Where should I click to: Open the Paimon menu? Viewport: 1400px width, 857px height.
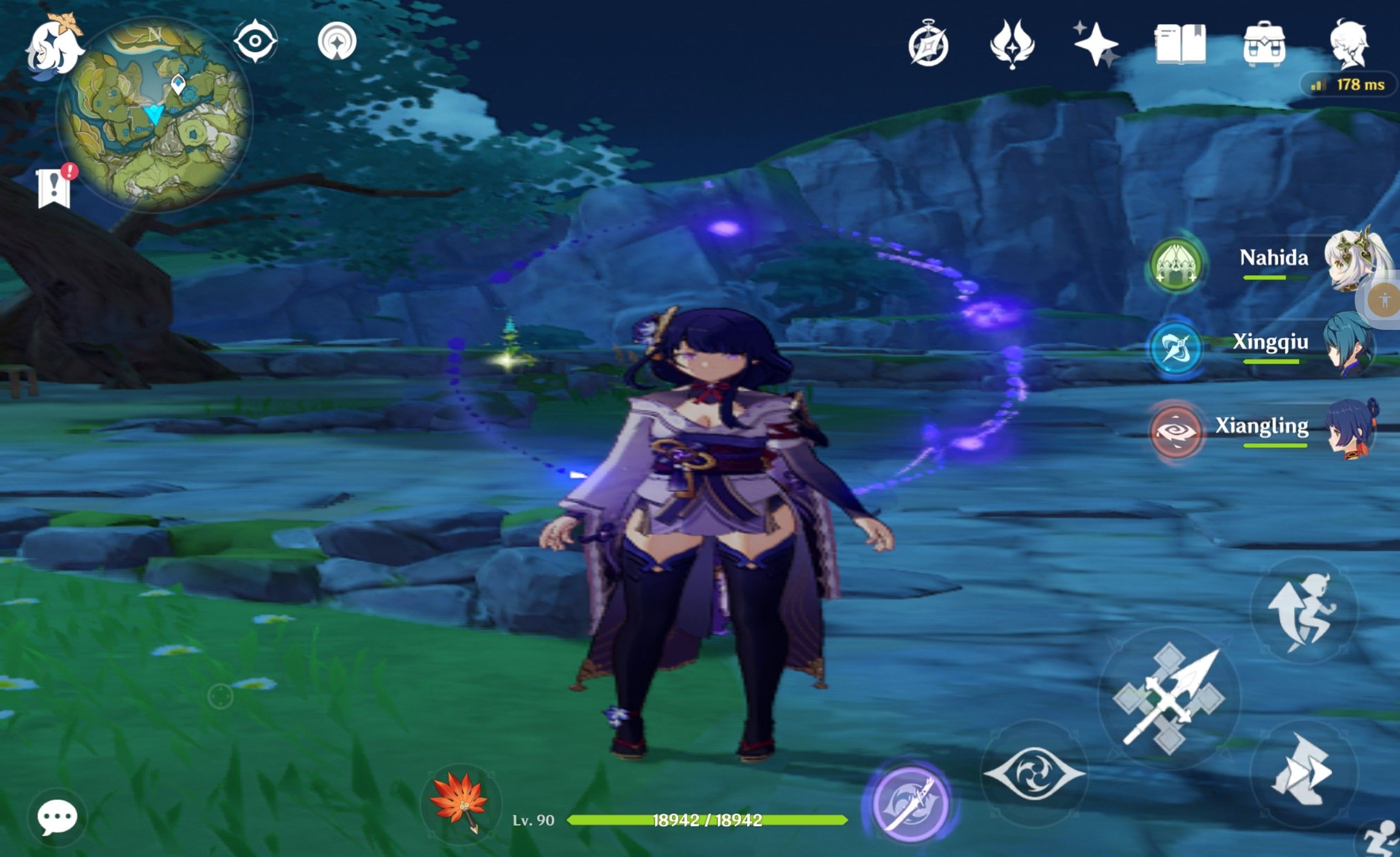54,48
